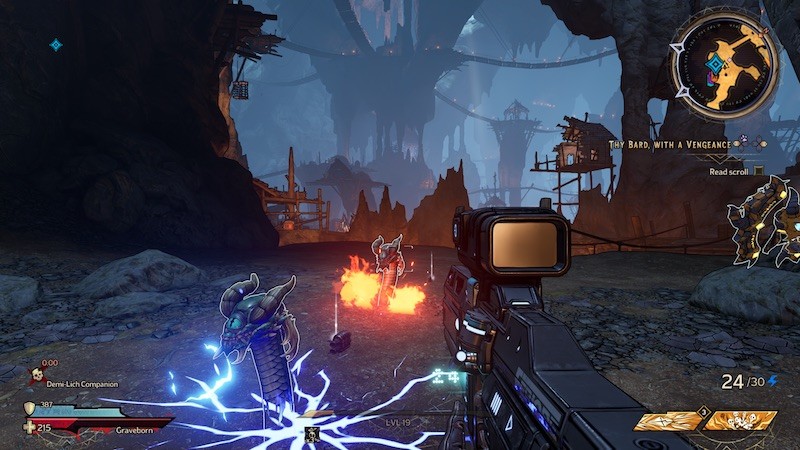Viewport: 800px width, 450px height.
Task: Tick the Read scroll objective checkbox
Action: click(759, 171)
